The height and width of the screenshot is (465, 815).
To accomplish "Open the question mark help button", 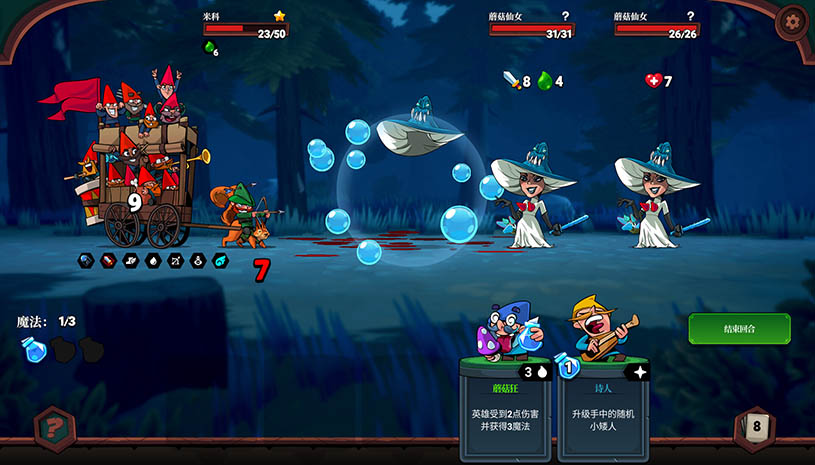I will click(53, 428).
